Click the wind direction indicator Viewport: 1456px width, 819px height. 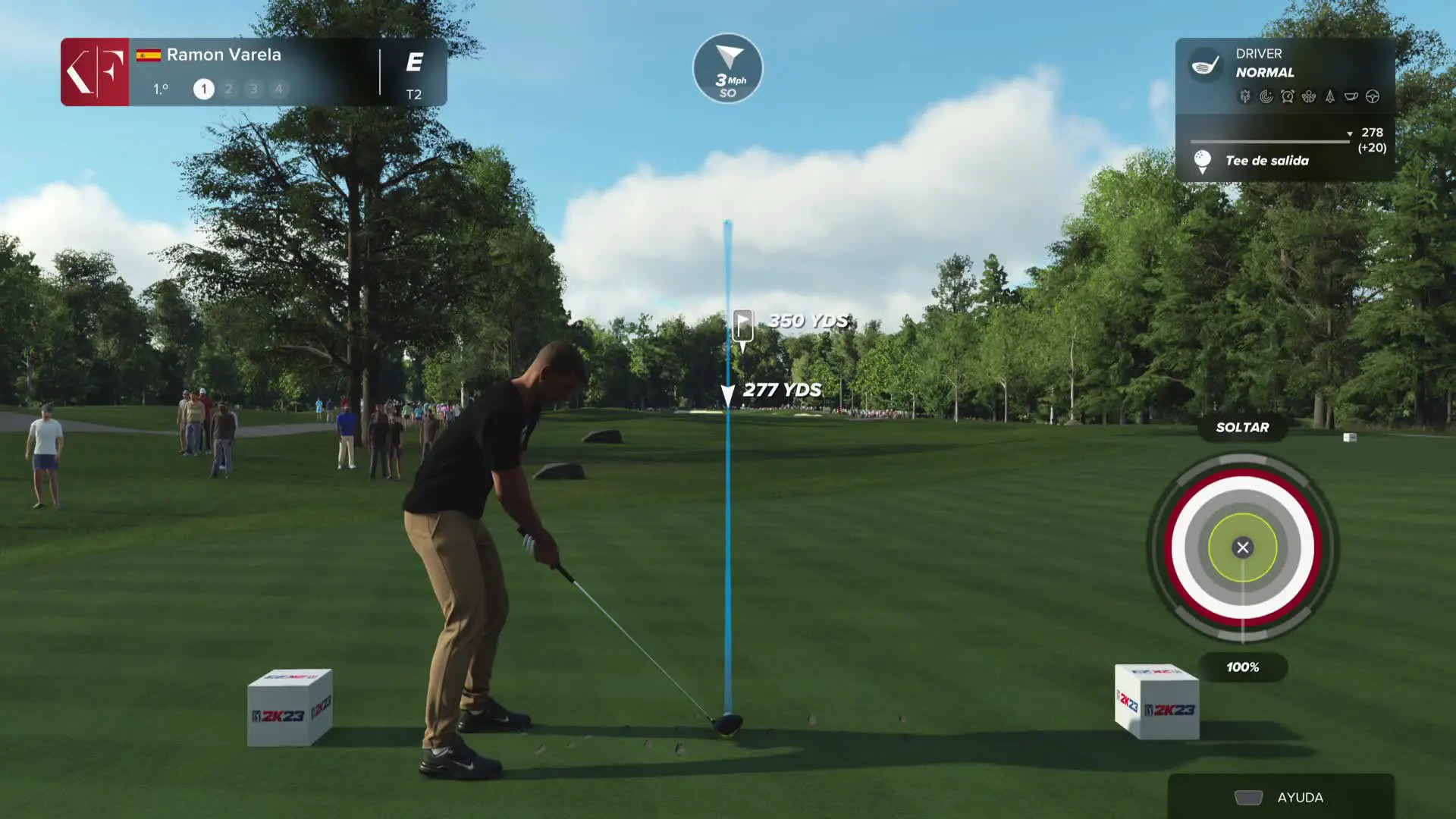(728, 68)
